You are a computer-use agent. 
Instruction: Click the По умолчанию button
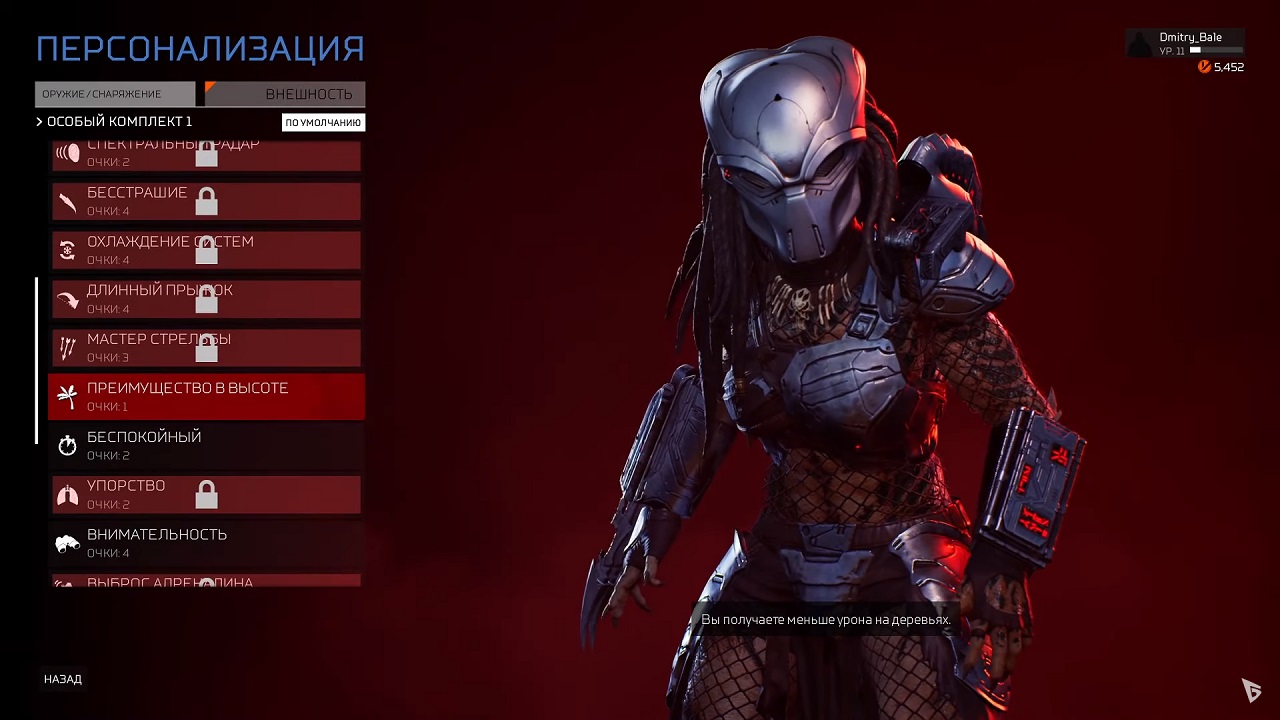[x=323, y=123]
